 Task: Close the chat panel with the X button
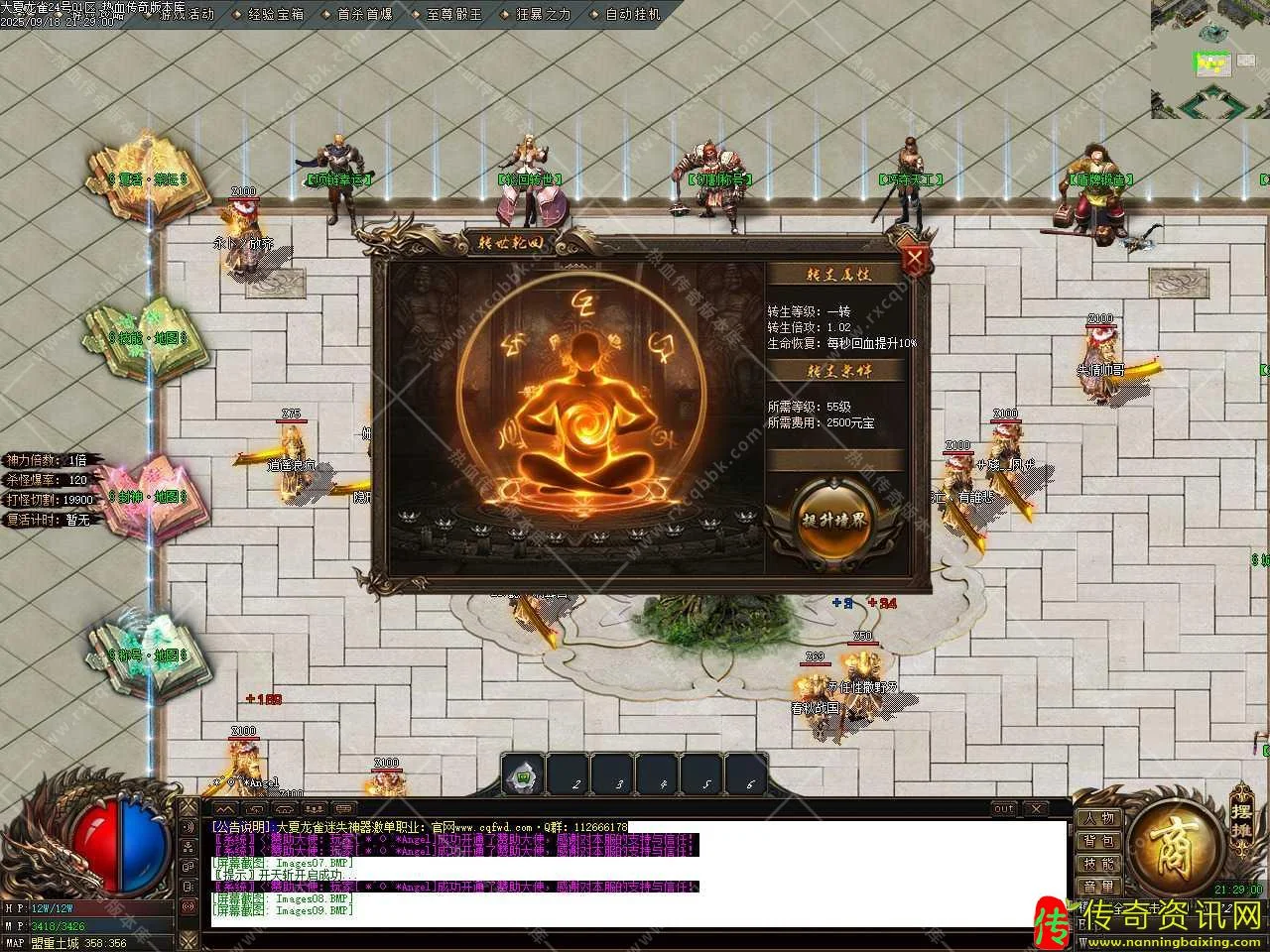click(x=1034, y=809)
